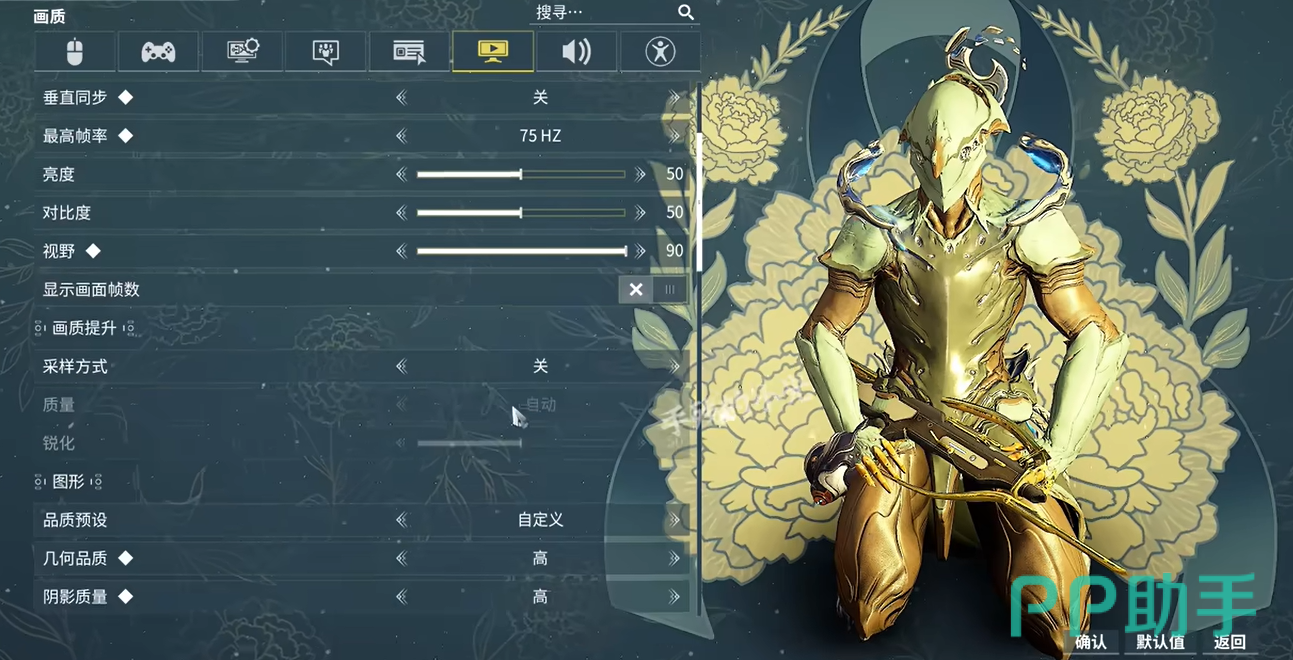Go back with the 返回 button
Viewport: 1293px width, 660px height.
(1229, 642)
